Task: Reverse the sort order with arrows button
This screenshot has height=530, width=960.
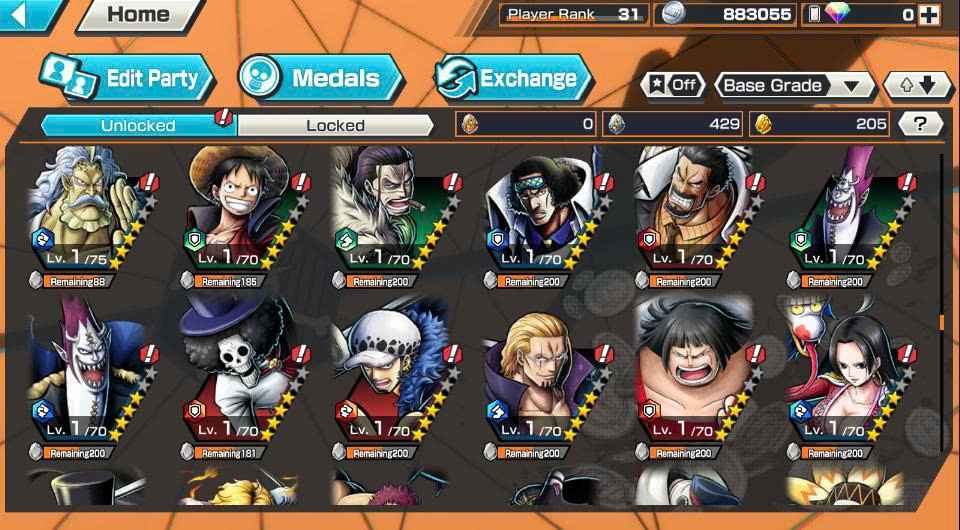Action: (x=918, y=86)
